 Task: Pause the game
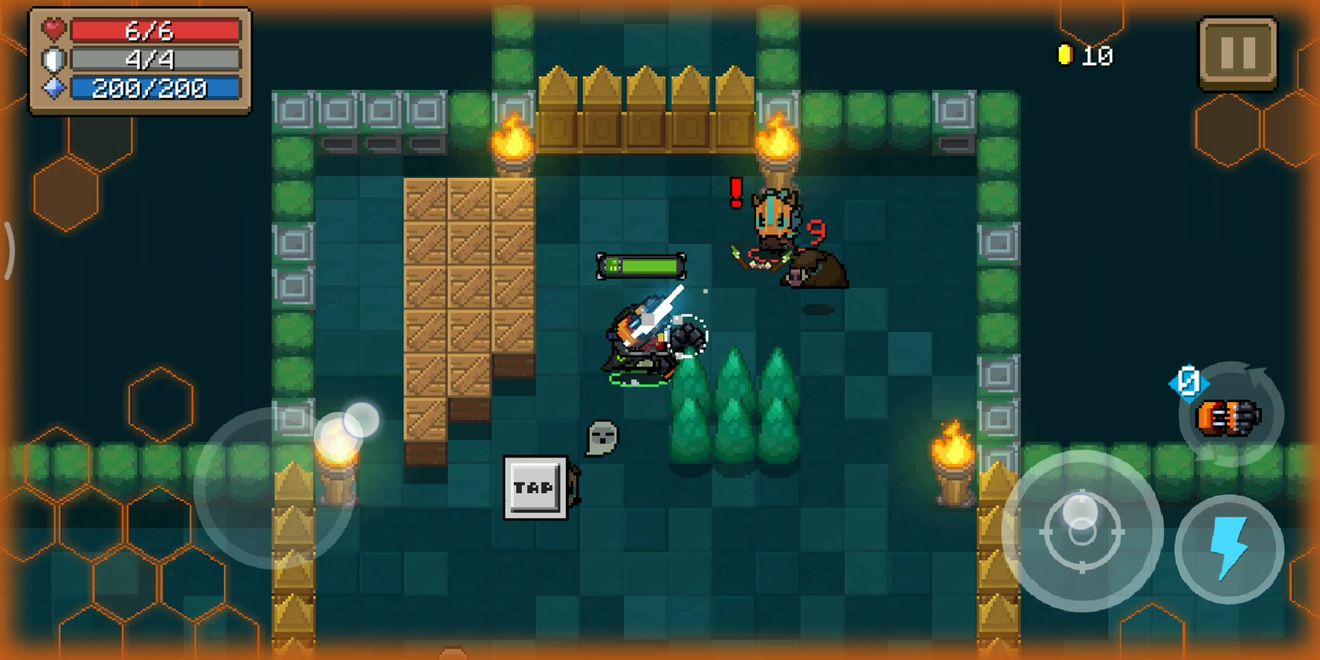1237,53
